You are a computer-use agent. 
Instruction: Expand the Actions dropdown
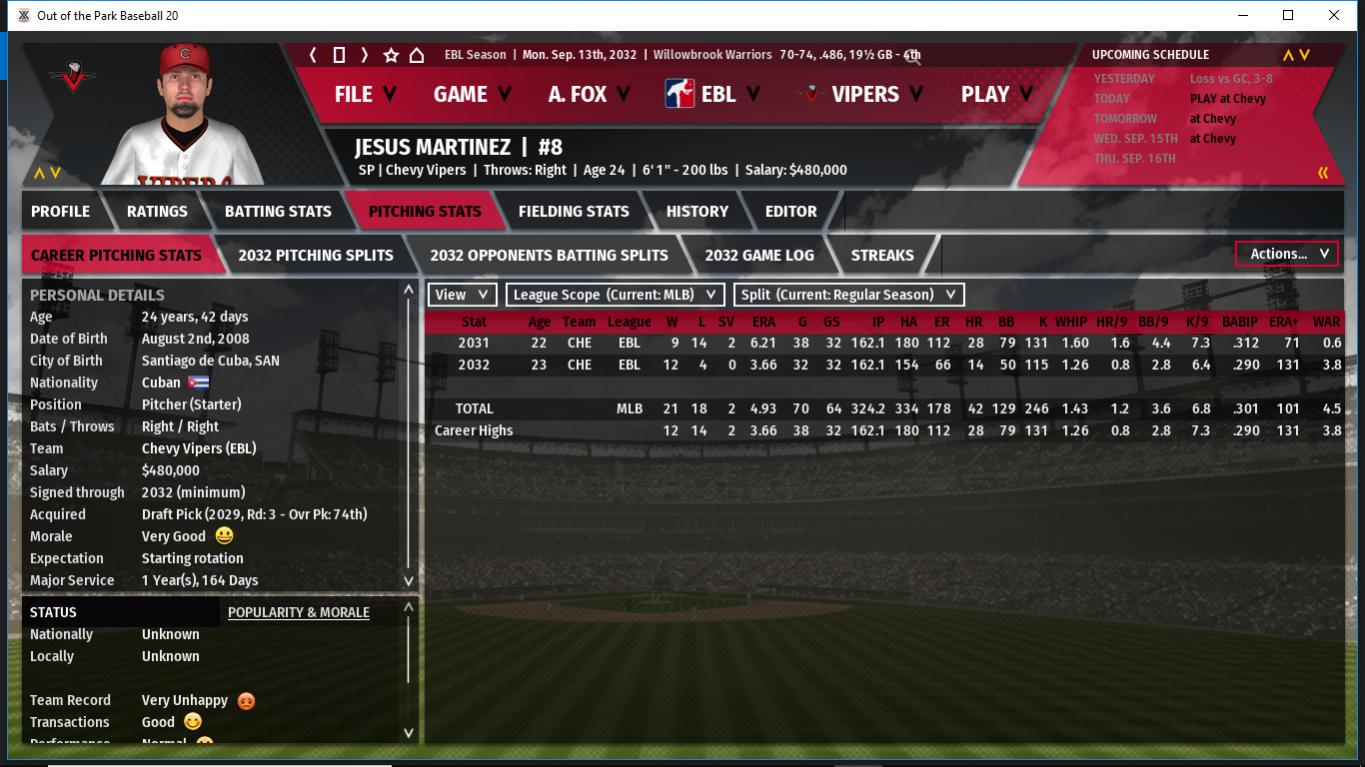(x=1287, y=254)
